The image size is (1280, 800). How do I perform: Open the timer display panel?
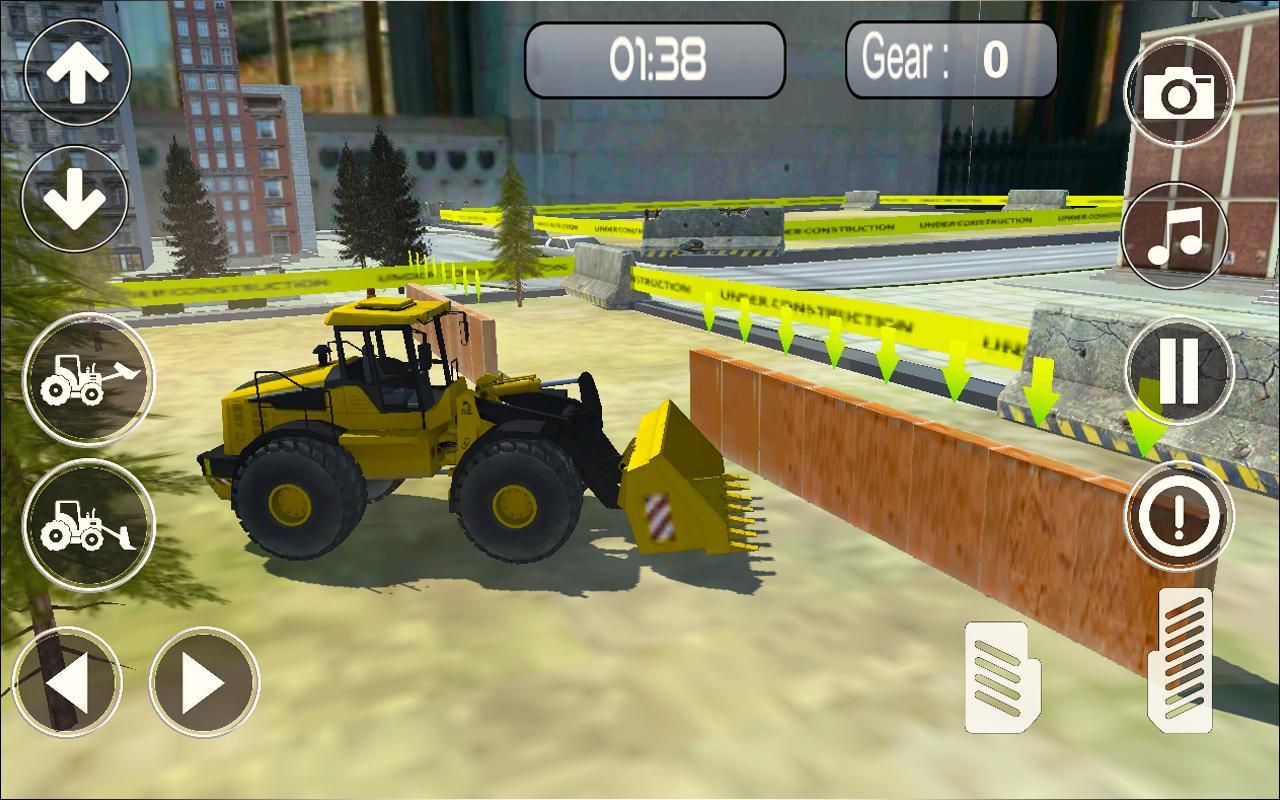point(655,58)
